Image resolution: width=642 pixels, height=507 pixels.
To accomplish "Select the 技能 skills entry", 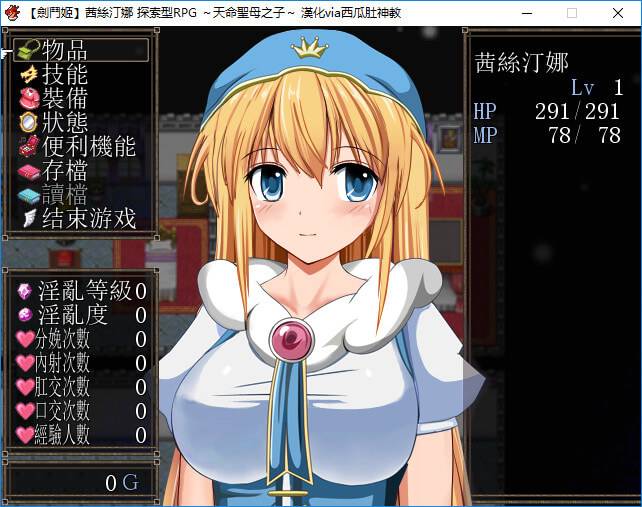I will pos(65,74).
